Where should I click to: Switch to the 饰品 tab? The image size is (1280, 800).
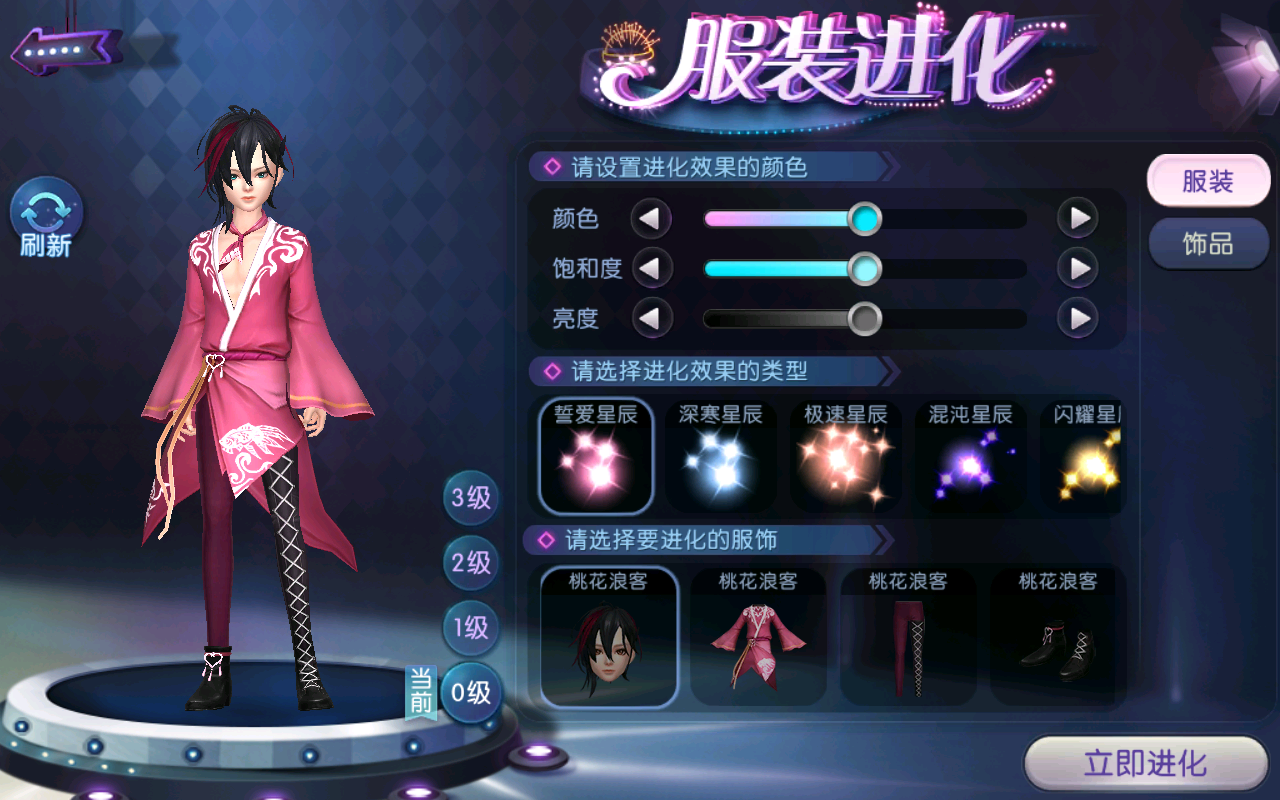pyautogui.click(x=1208, y=244)
